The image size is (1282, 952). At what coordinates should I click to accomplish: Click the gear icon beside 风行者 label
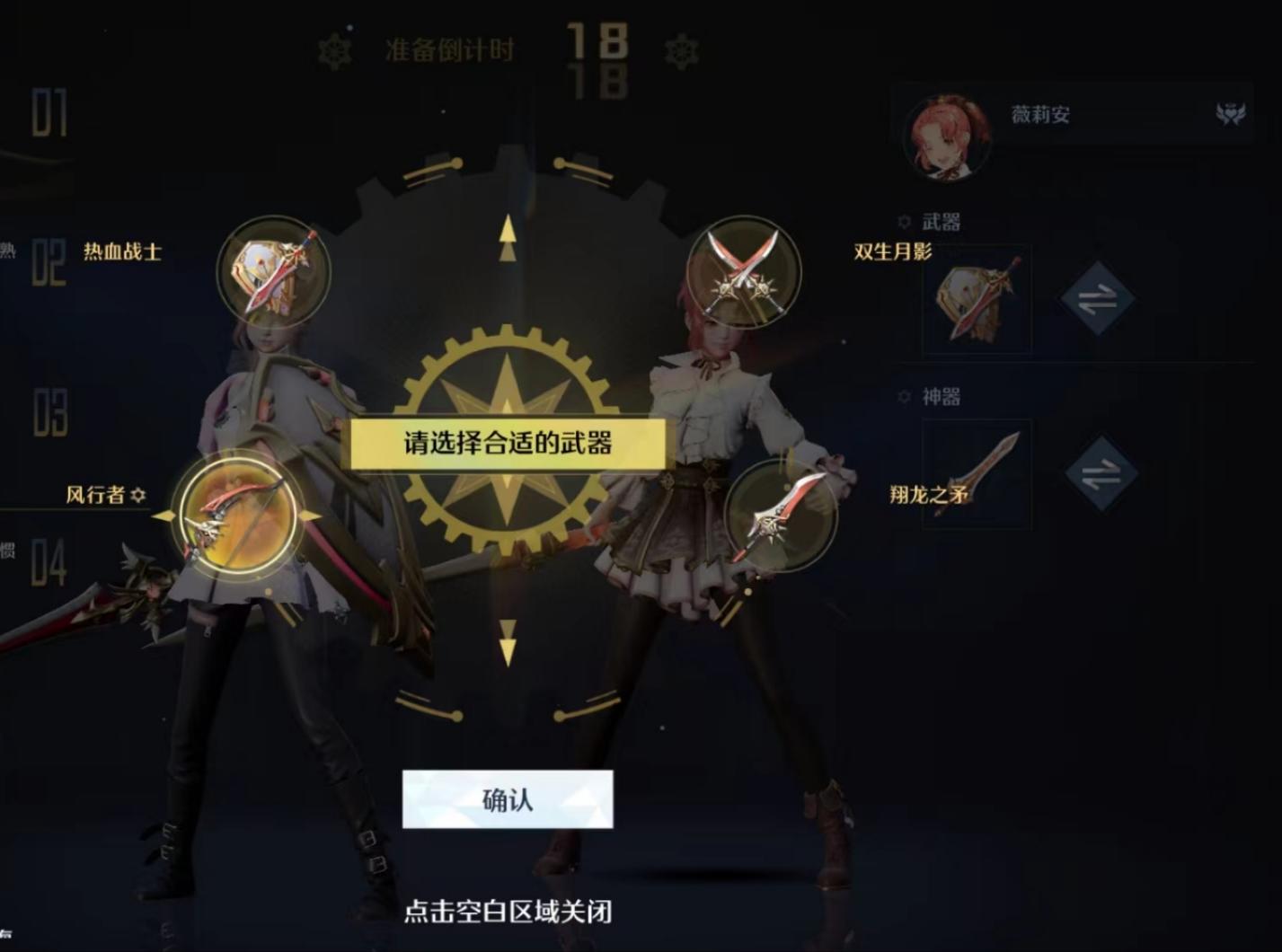[x=139, y=494]
